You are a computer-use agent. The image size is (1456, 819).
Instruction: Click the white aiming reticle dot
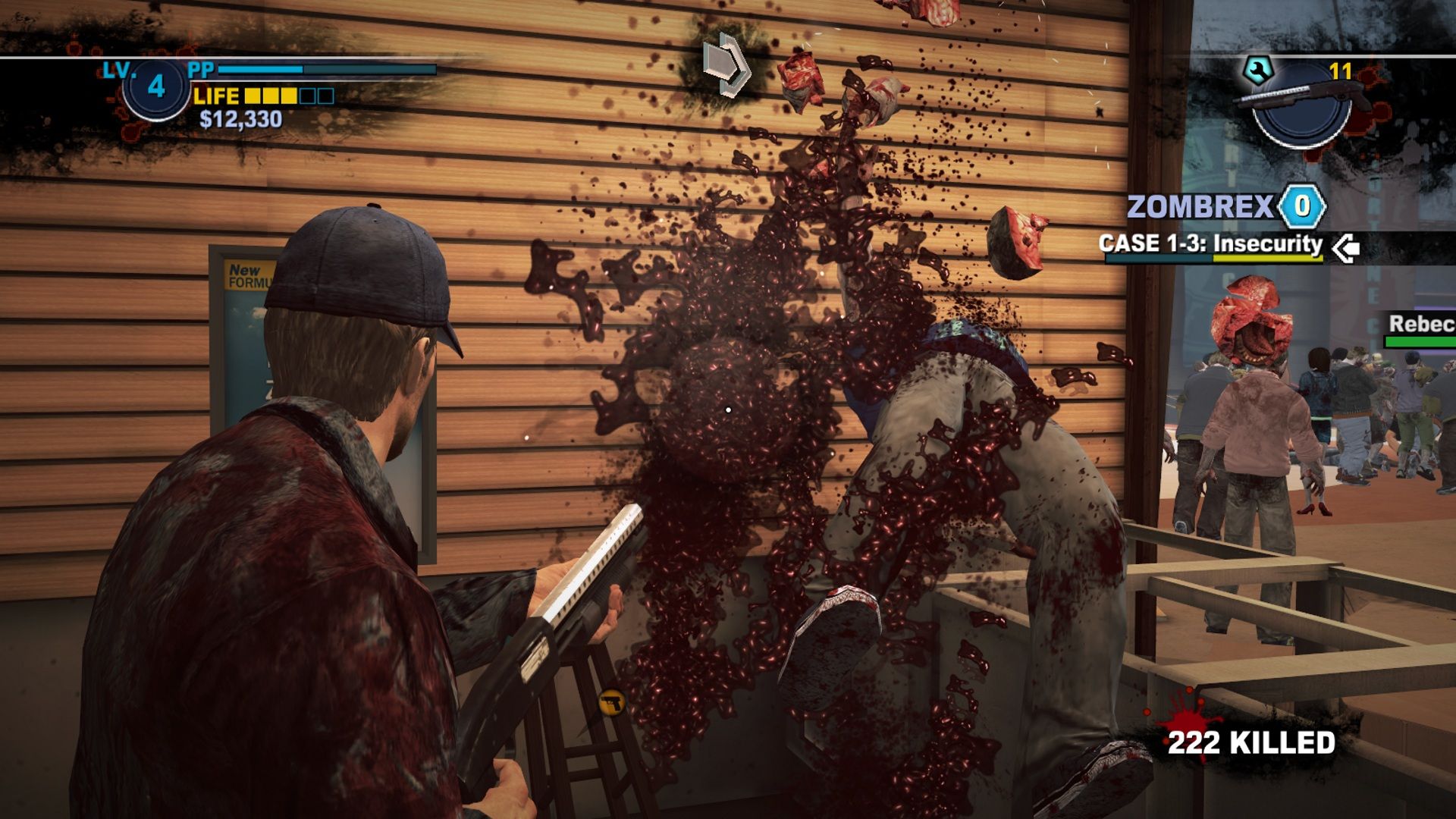[727, 408]
